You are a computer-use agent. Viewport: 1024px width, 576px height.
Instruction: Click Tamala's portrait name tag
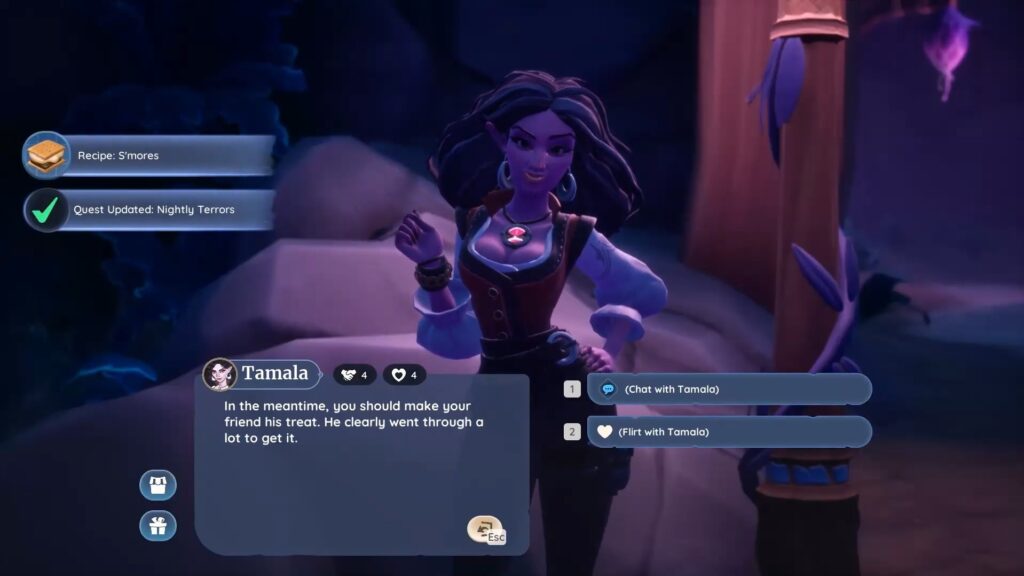click(260, 374)
